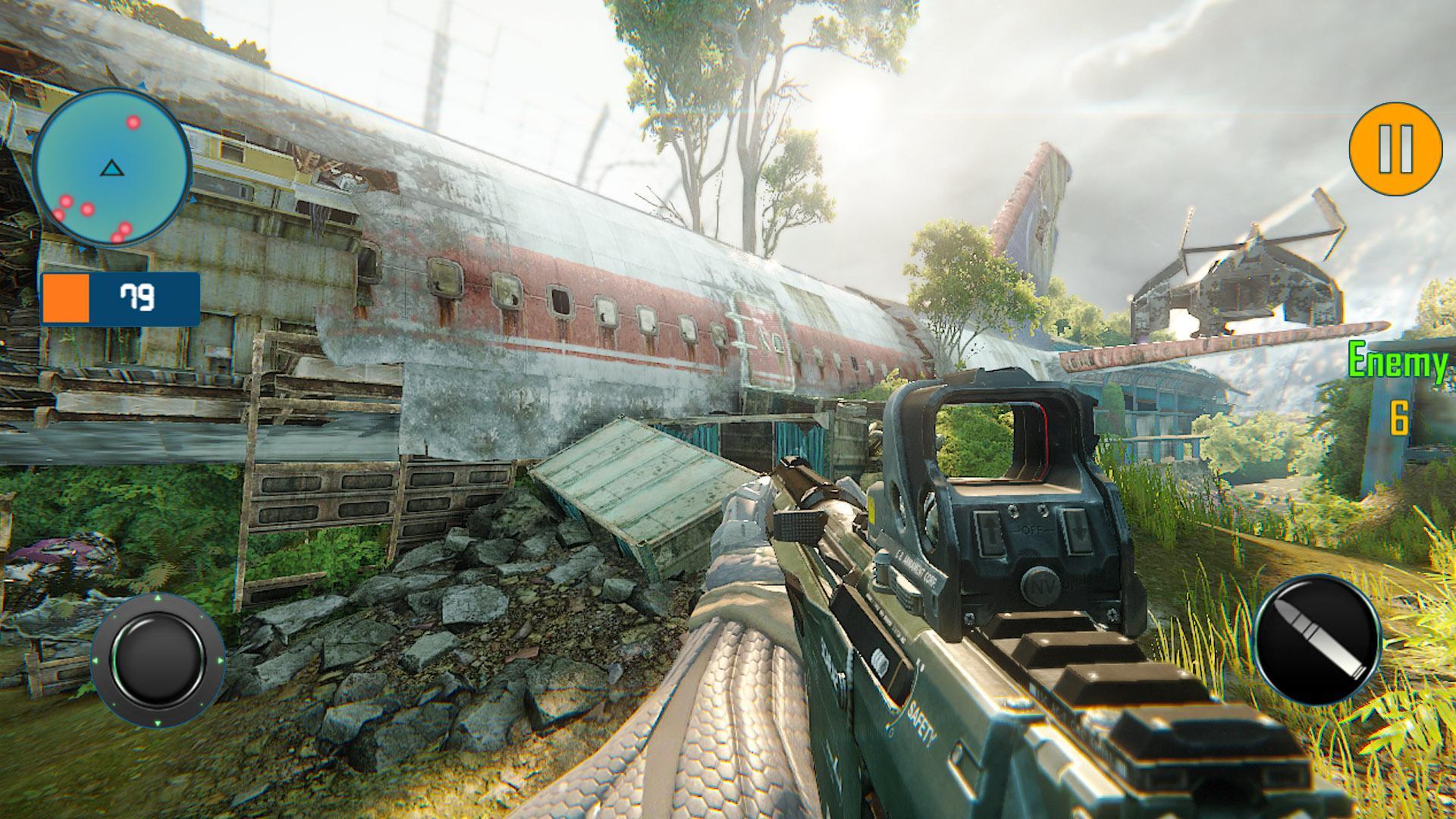Tap the virtual movement joystick
The width and height of the screenshot is (1456, 819).
point(158,659)
